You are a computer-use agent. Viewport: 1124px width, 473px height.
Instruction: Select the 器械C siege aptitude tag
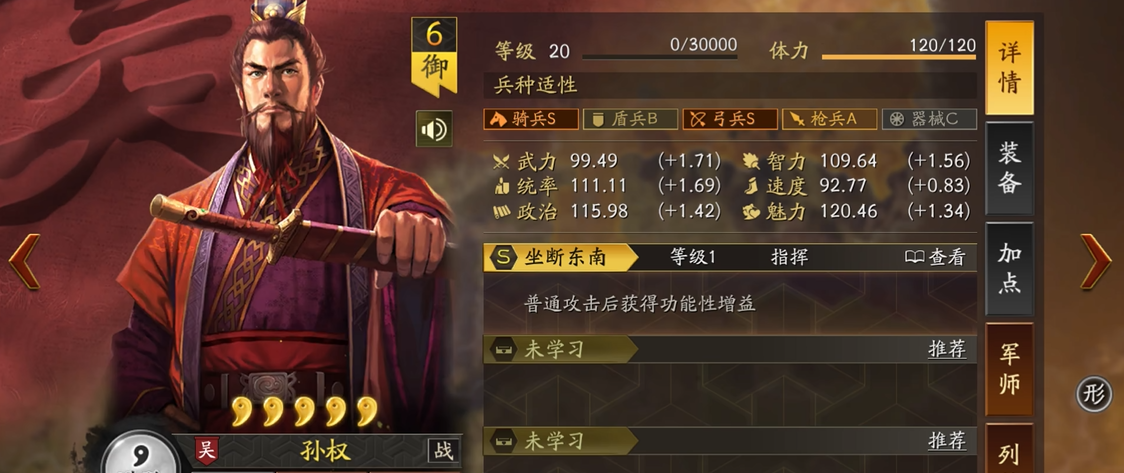pyautogui.click(x=929, y=119)
